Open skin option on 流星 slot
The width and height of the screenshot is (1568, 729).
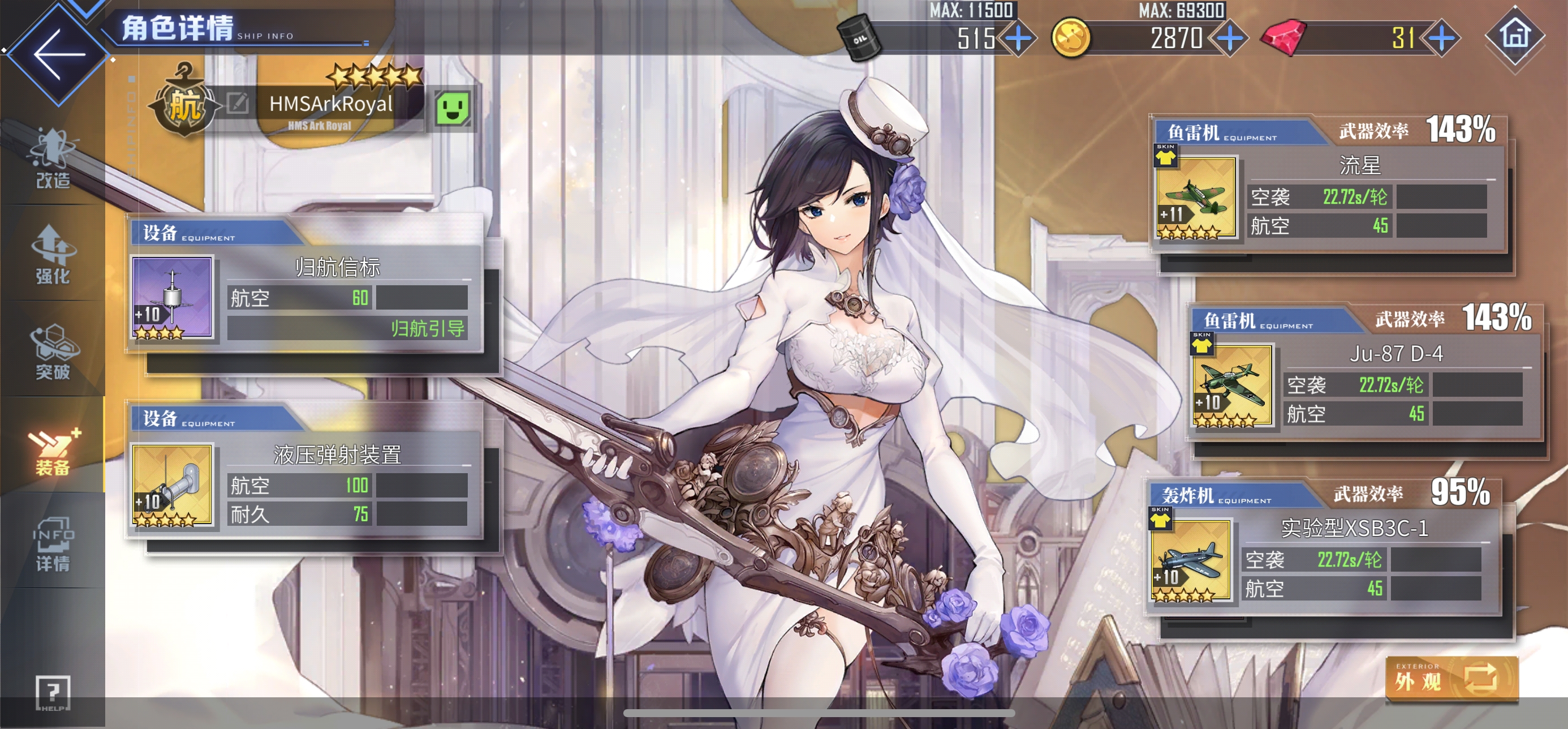1165,156
